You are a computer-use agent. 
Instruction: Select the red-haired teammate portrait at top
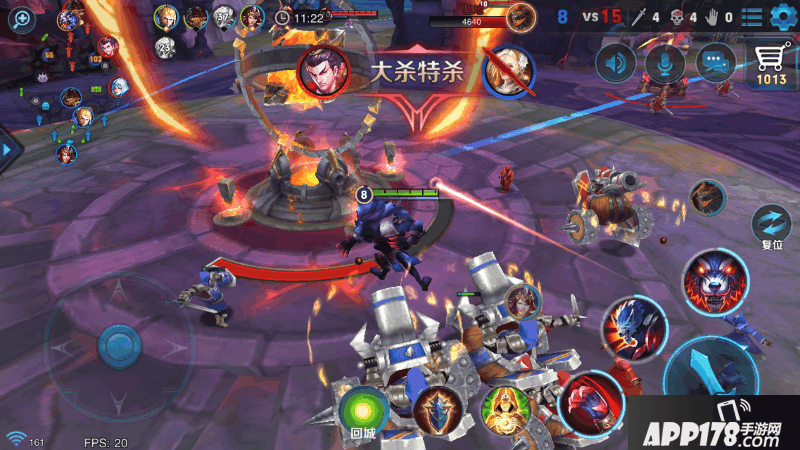(252, 17)
